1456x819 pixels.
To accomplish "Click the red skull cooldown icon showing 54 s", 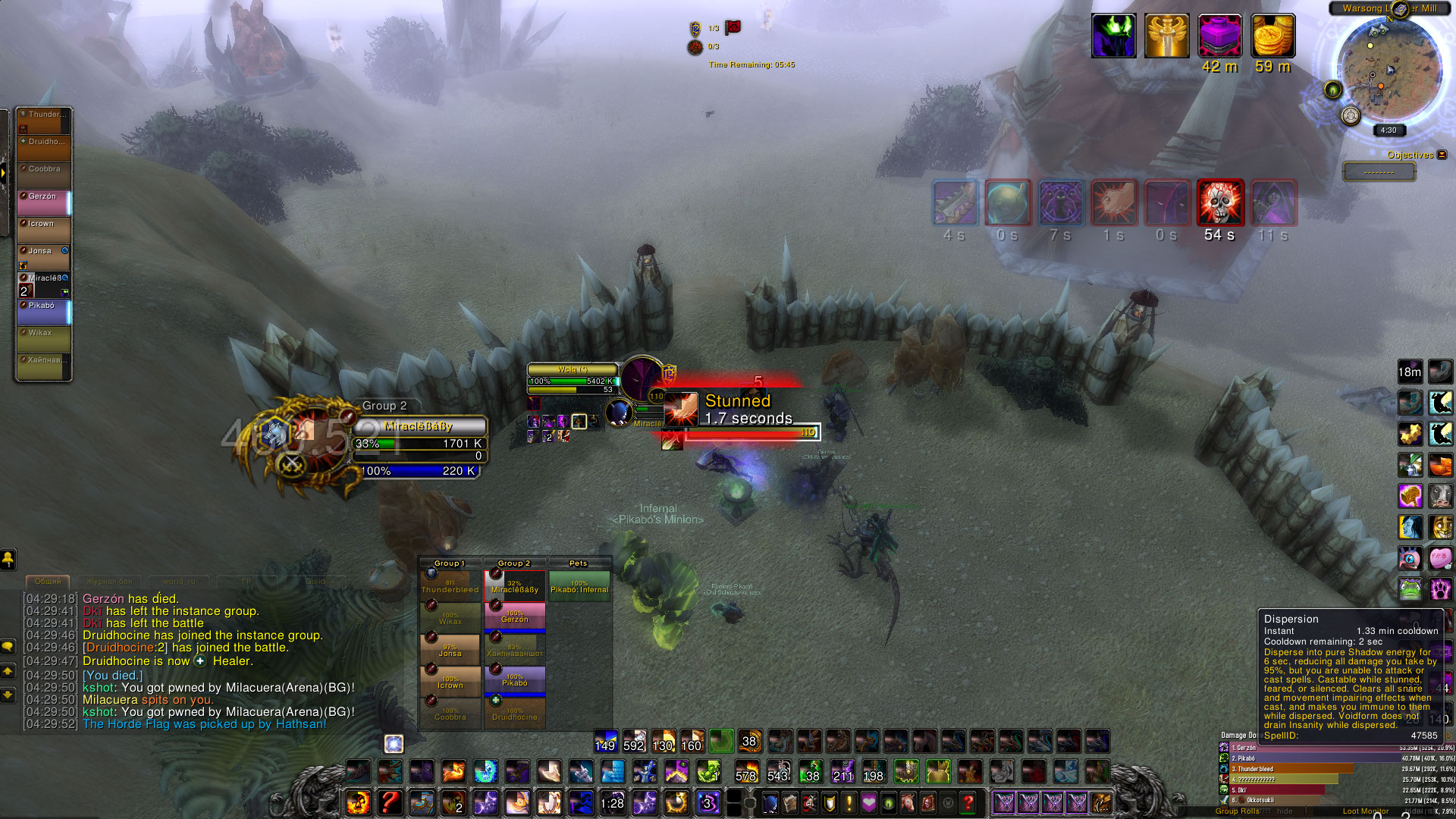I will pyautogui.click(x=1220, y=203).
